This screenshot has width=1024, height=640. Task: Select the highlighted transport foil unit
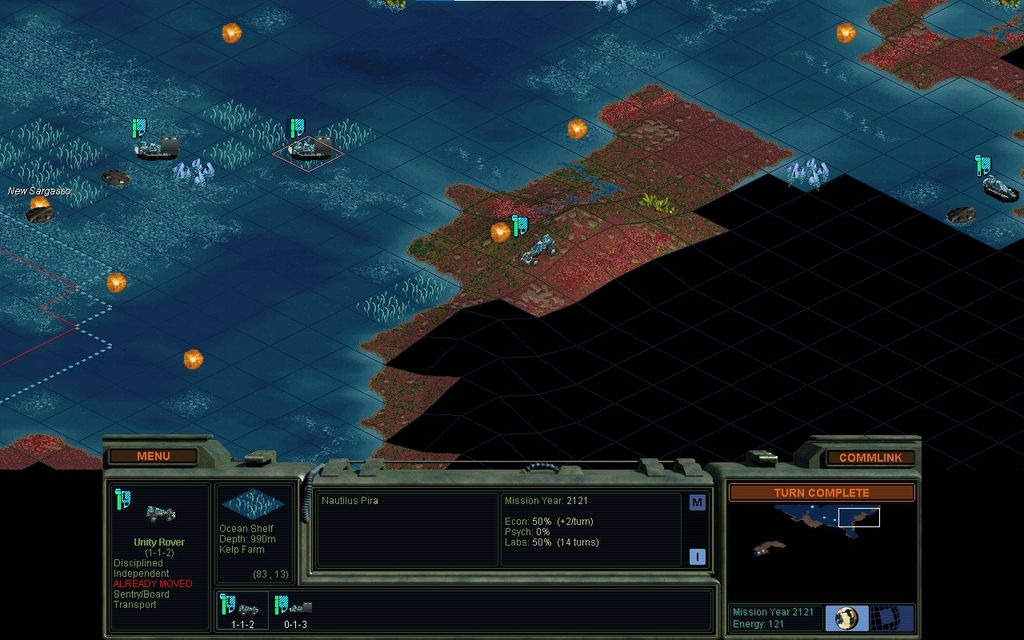[x=307, y=151]
